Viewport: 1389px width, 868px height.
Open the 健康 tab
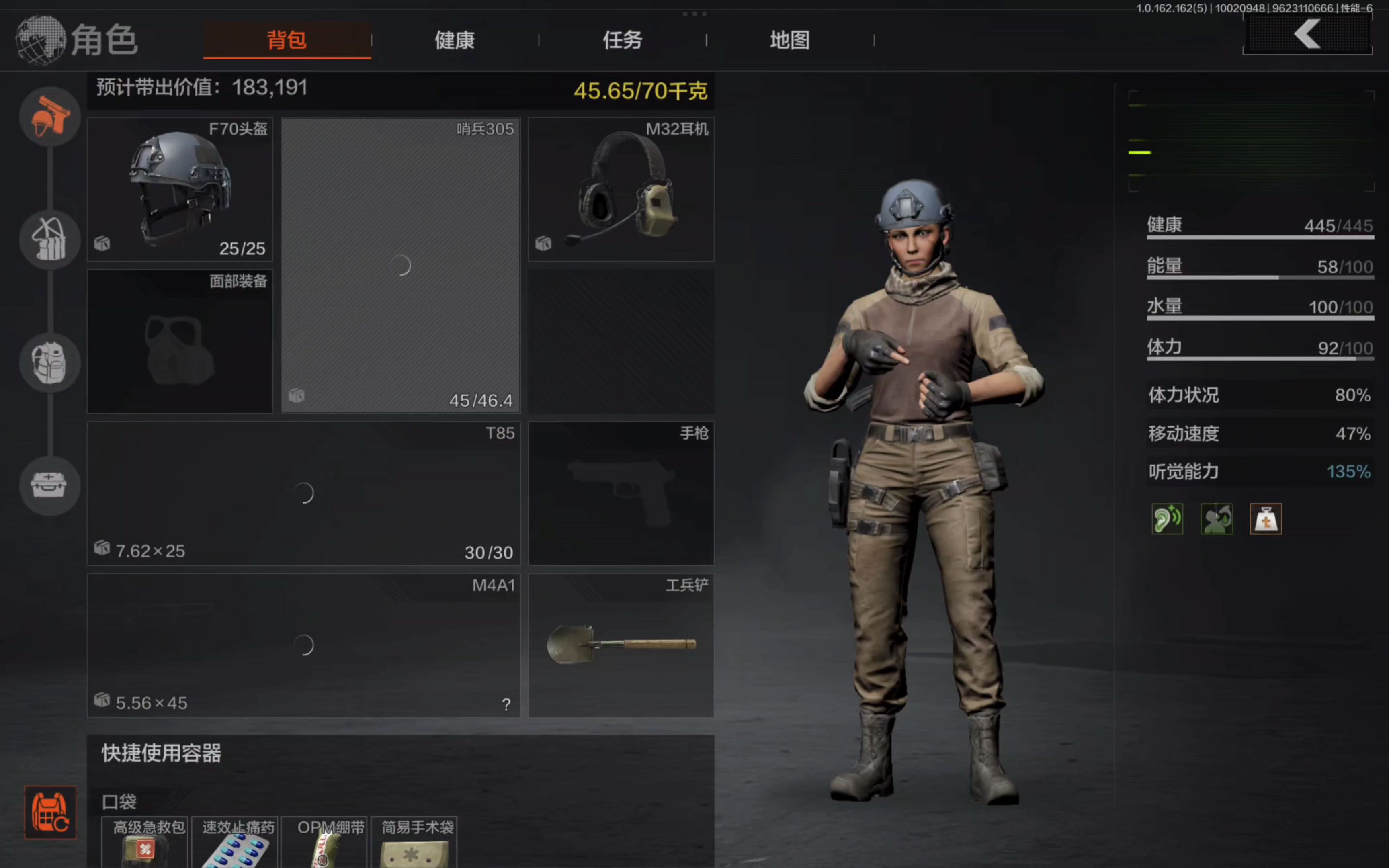(455, 40)
